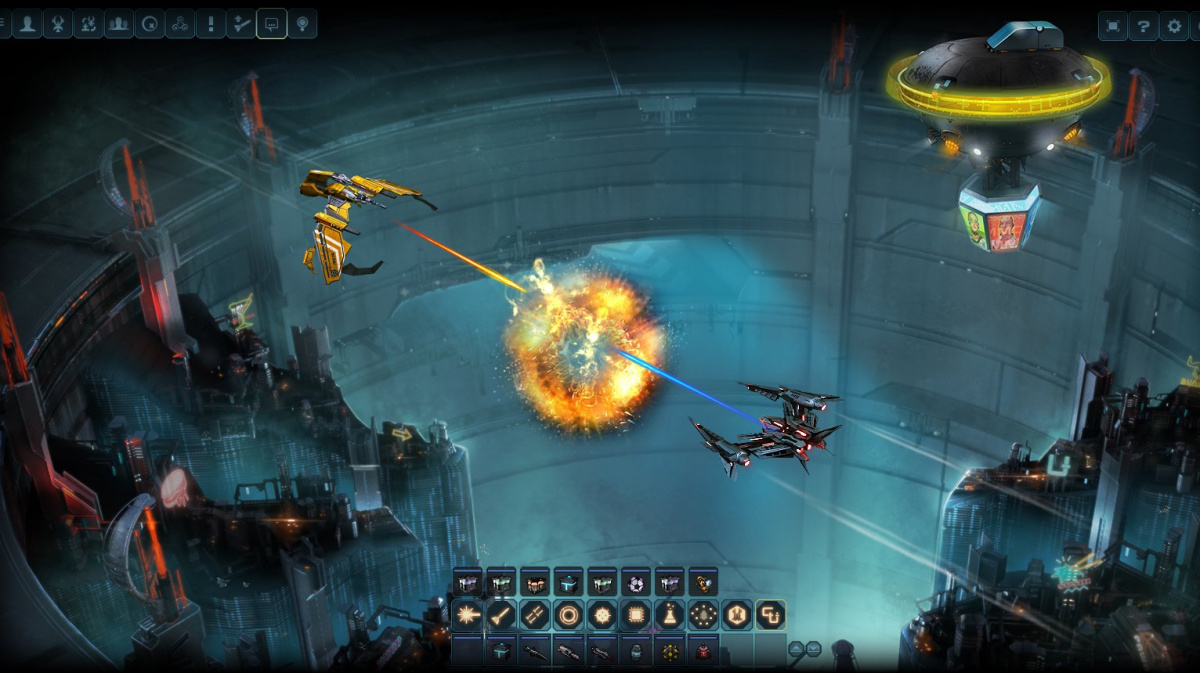Open the question mark help button
The image size is (1200, 673).
click(x=1144, y=26)
